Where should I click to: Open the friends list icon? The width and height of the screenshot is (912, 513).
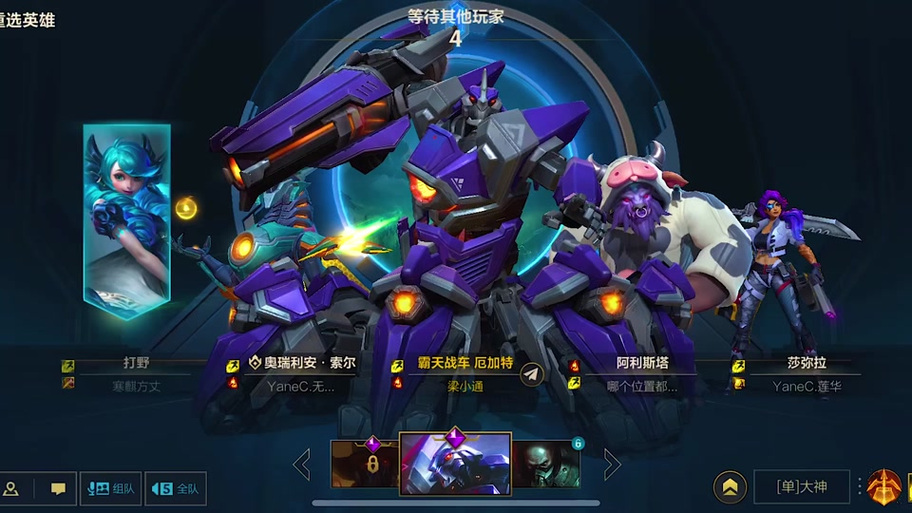[11, 489]
